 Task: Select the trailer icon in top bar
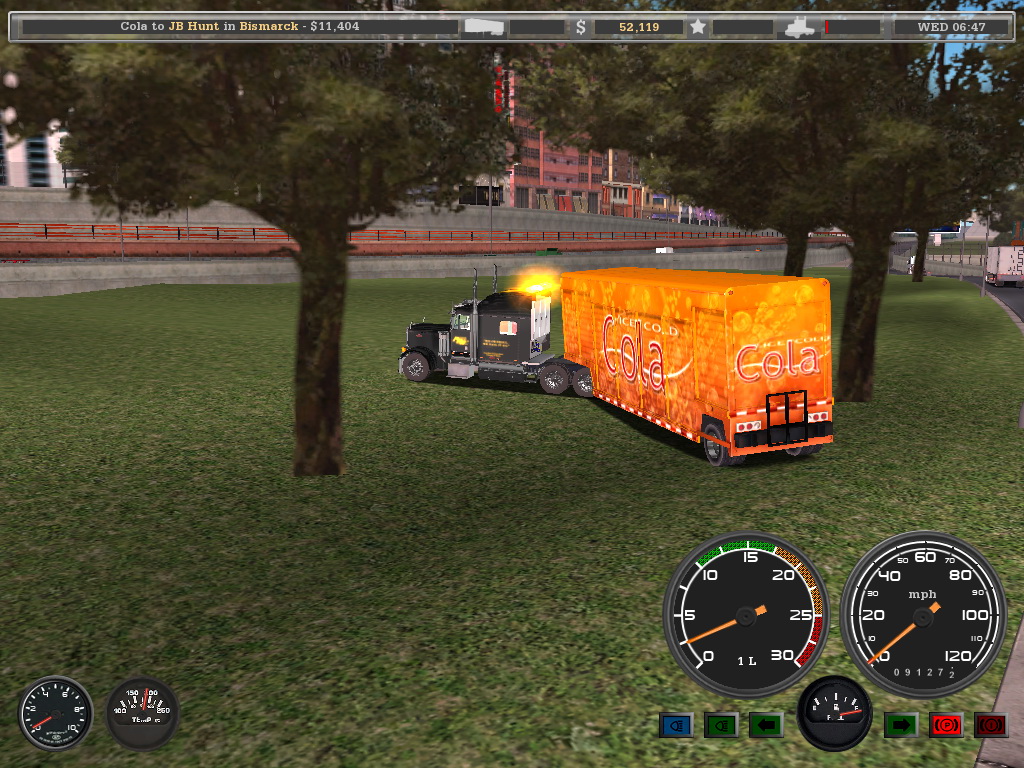coord(484,27)
